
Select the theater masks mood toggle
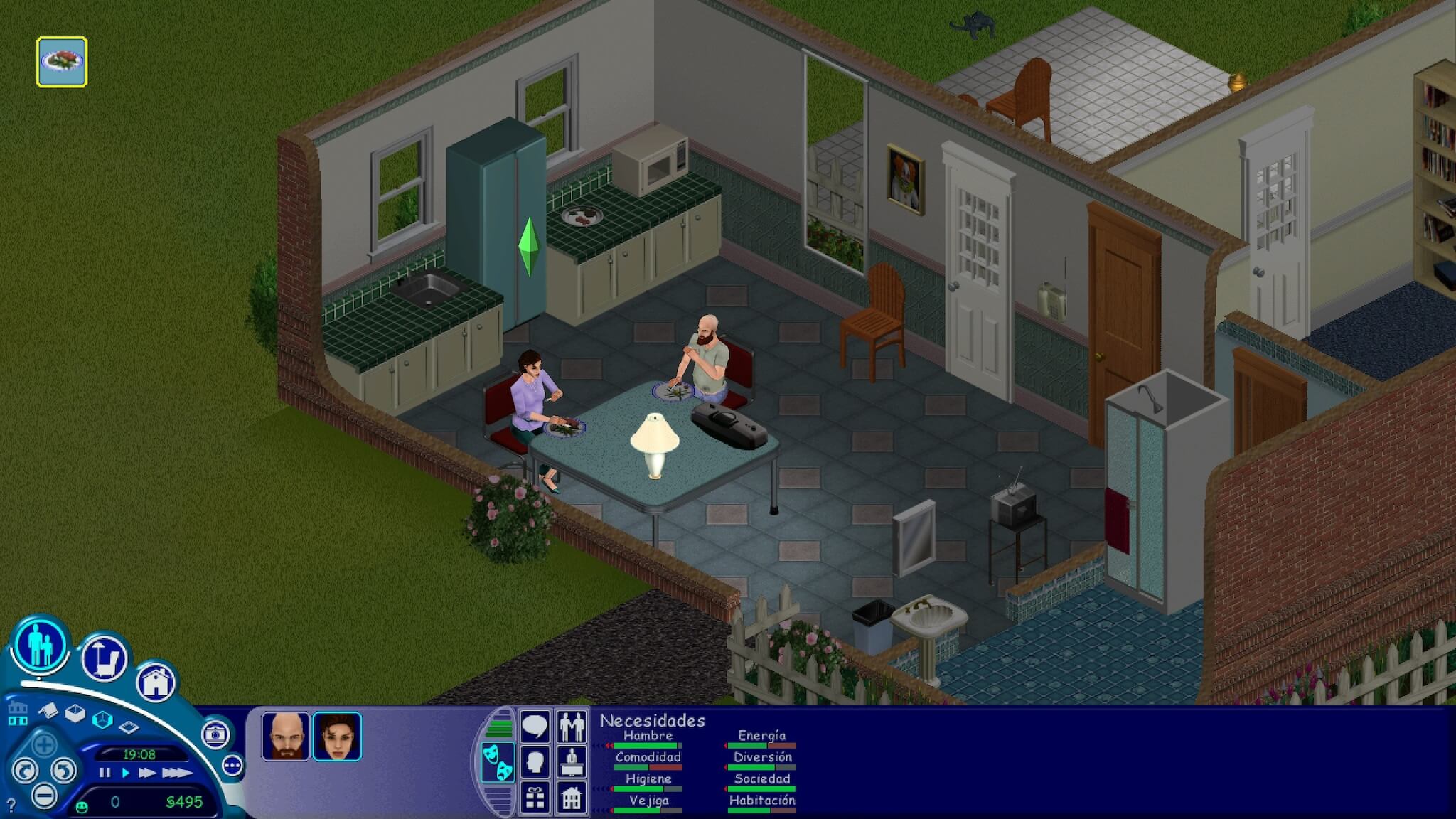(498, 761)
